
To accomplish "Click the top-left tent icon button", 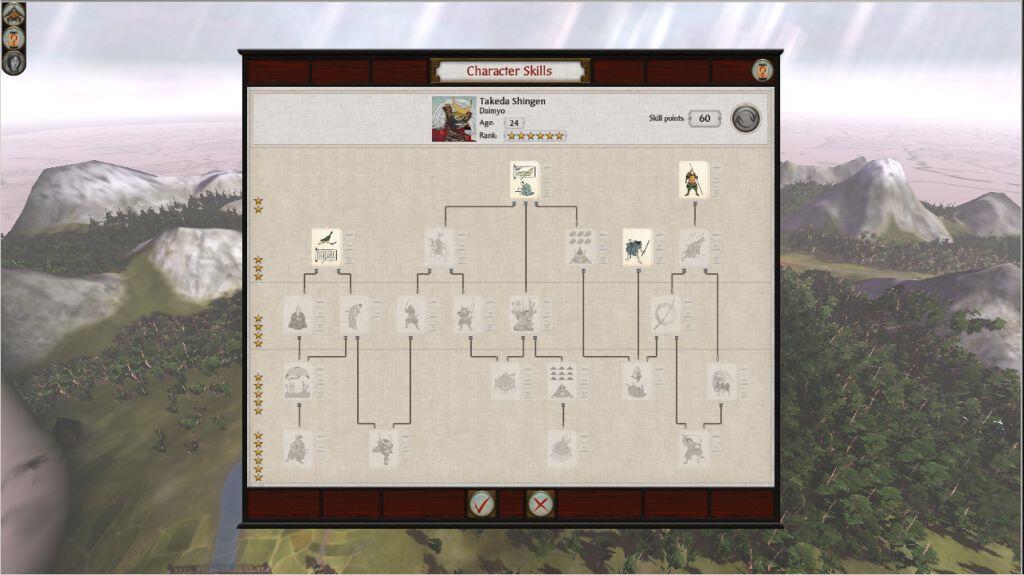I will click(13, 14).
